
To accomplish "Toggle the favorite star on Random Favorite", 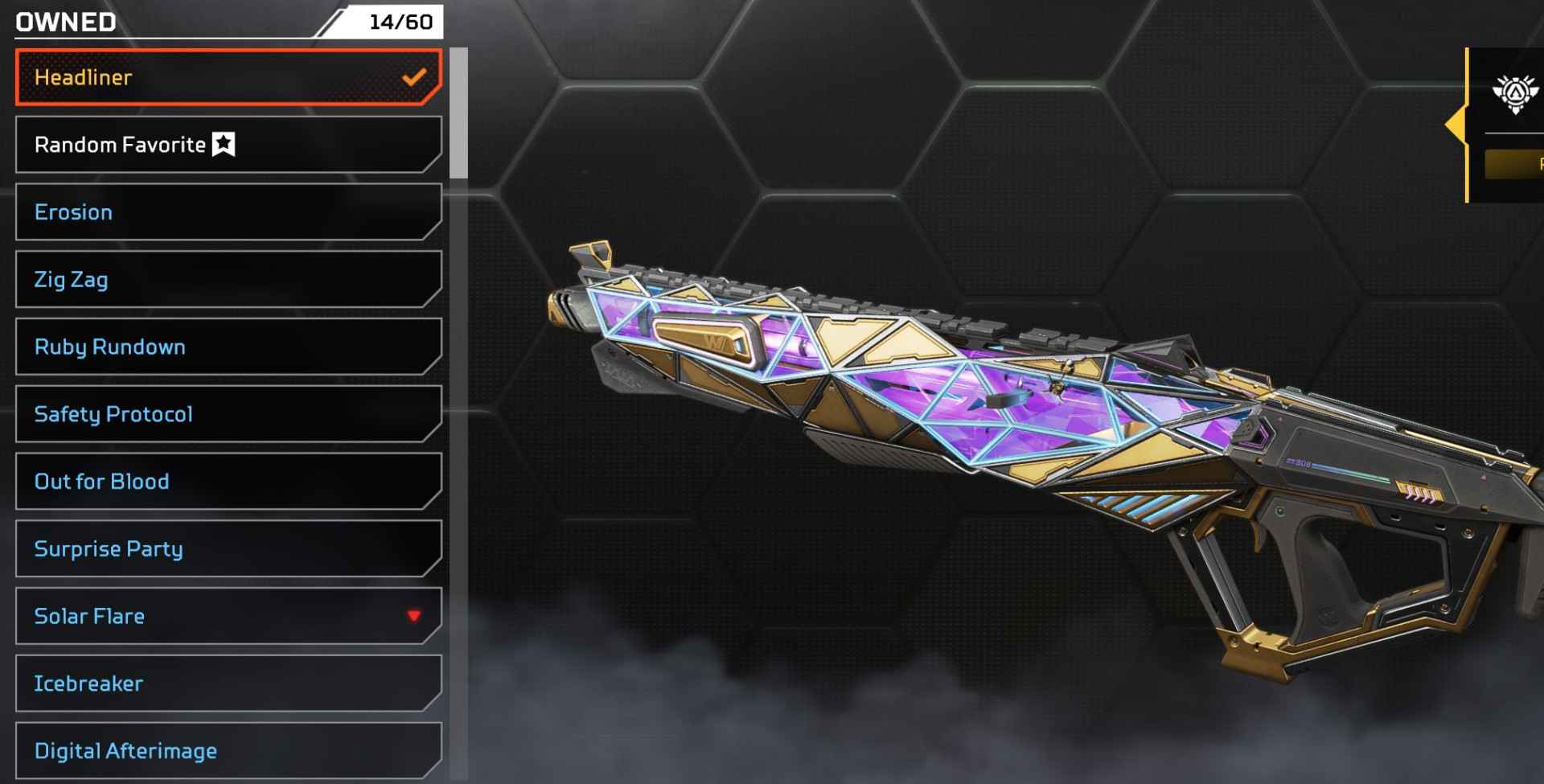I will (223, 145).
